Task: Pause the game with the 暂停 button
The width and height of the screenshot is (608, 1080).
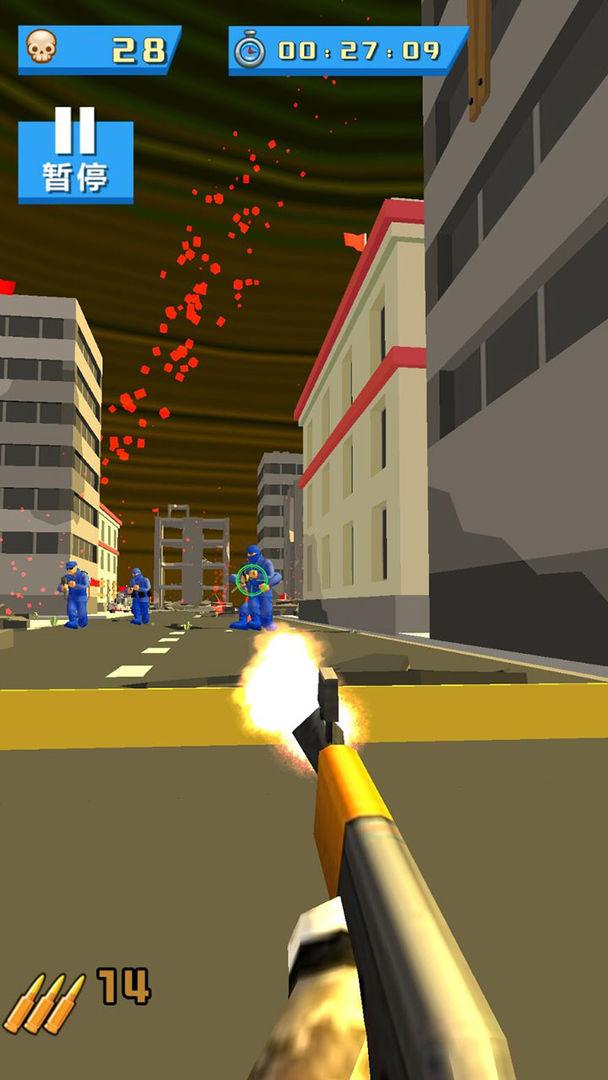Action: tap(75, 159)
